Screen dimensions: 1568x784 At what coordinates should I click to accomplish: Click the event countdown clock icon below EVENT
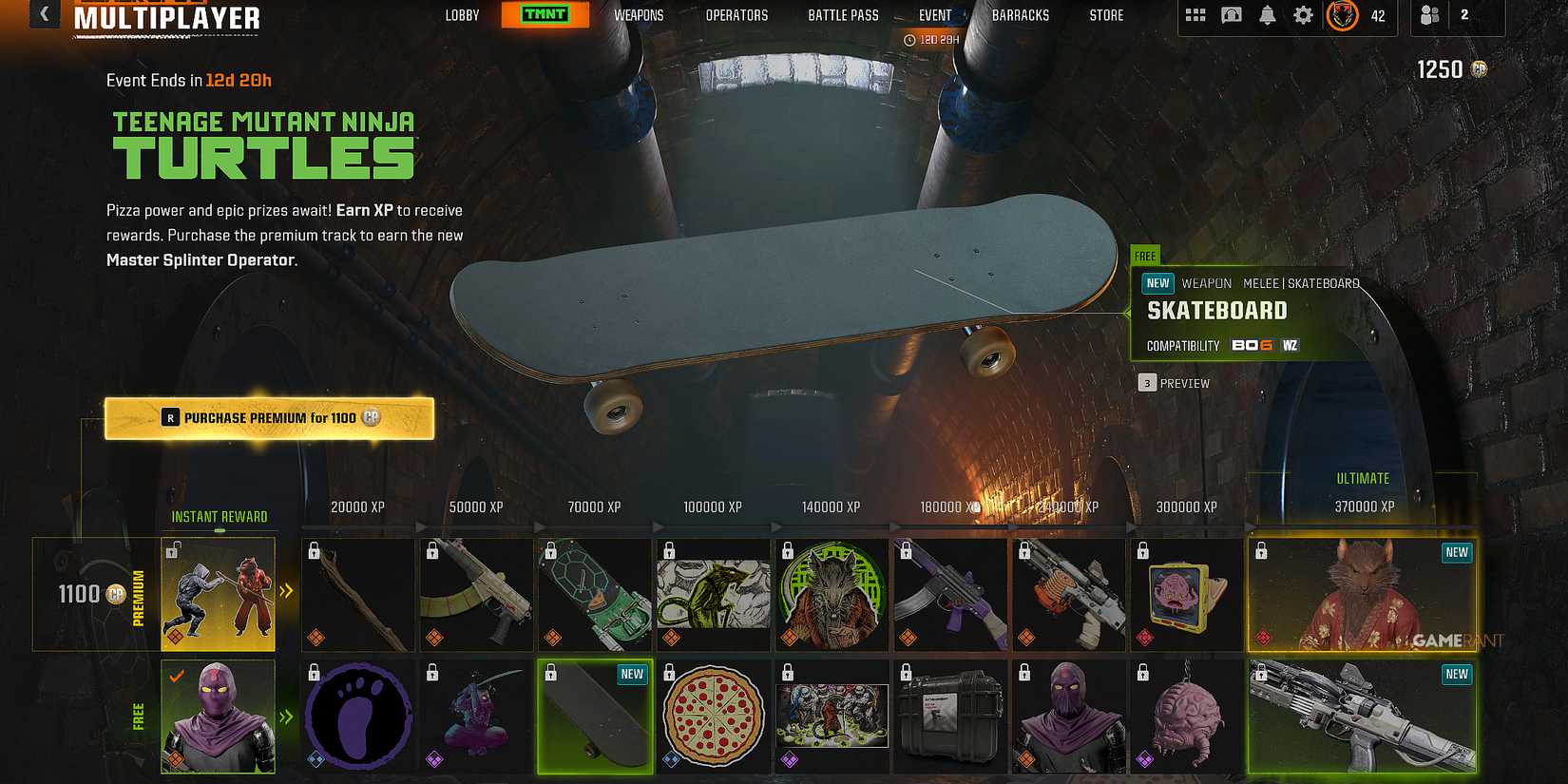909,40
